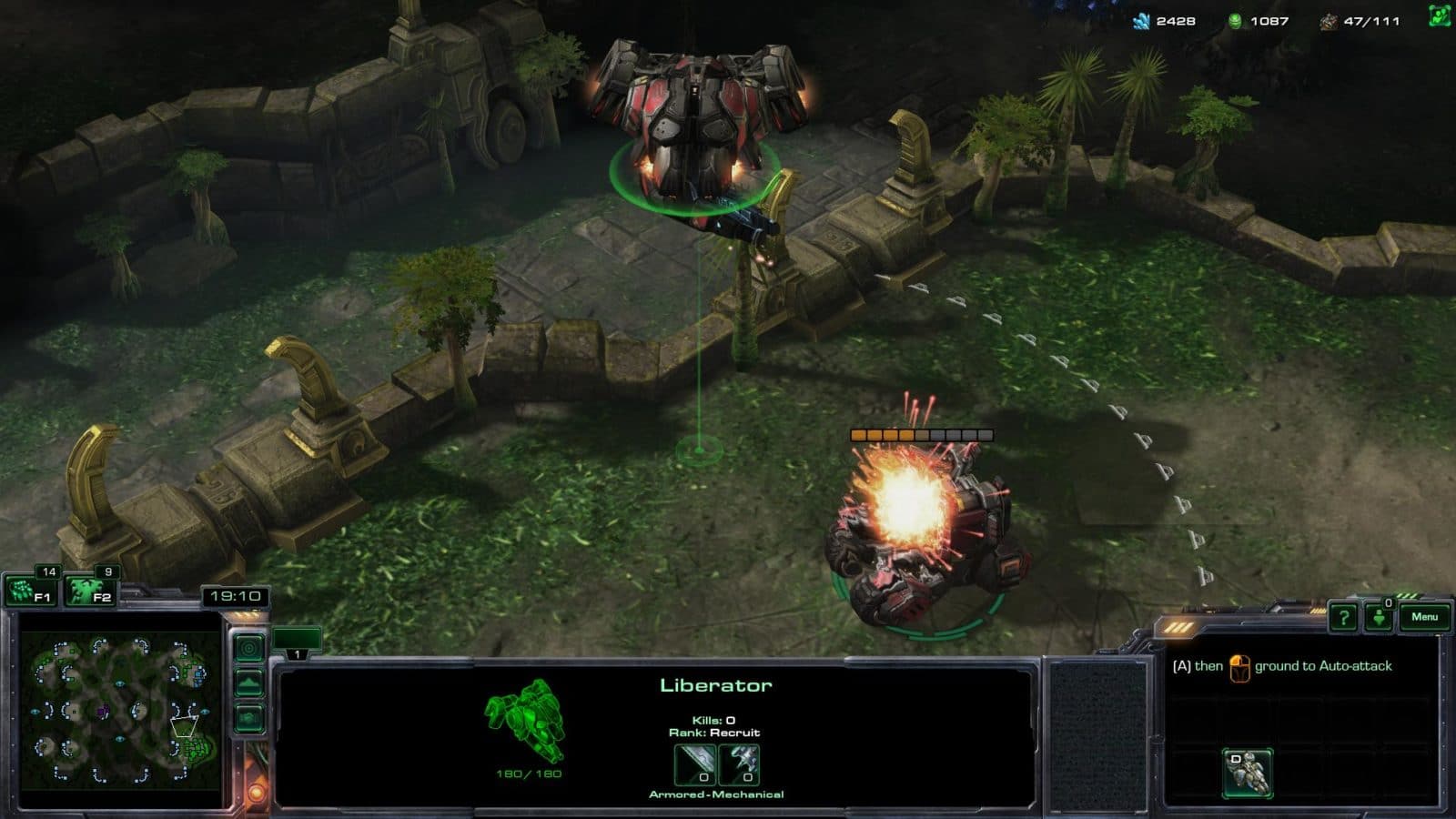Inspect the Liberator weapon upgrade icon
This screenshot has height=819, width=1456.
click(695, 764)
